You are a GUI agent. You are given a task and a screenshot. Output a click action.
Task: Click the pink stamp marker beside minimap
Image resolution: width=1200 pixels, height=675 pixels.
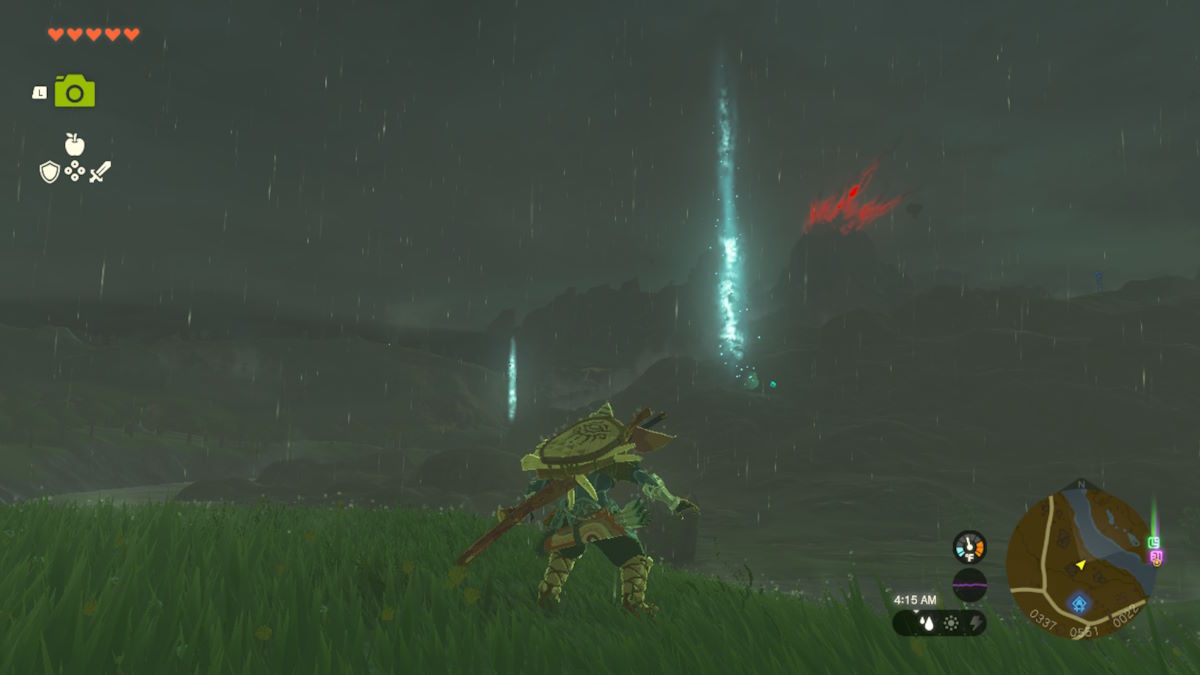1156,556
